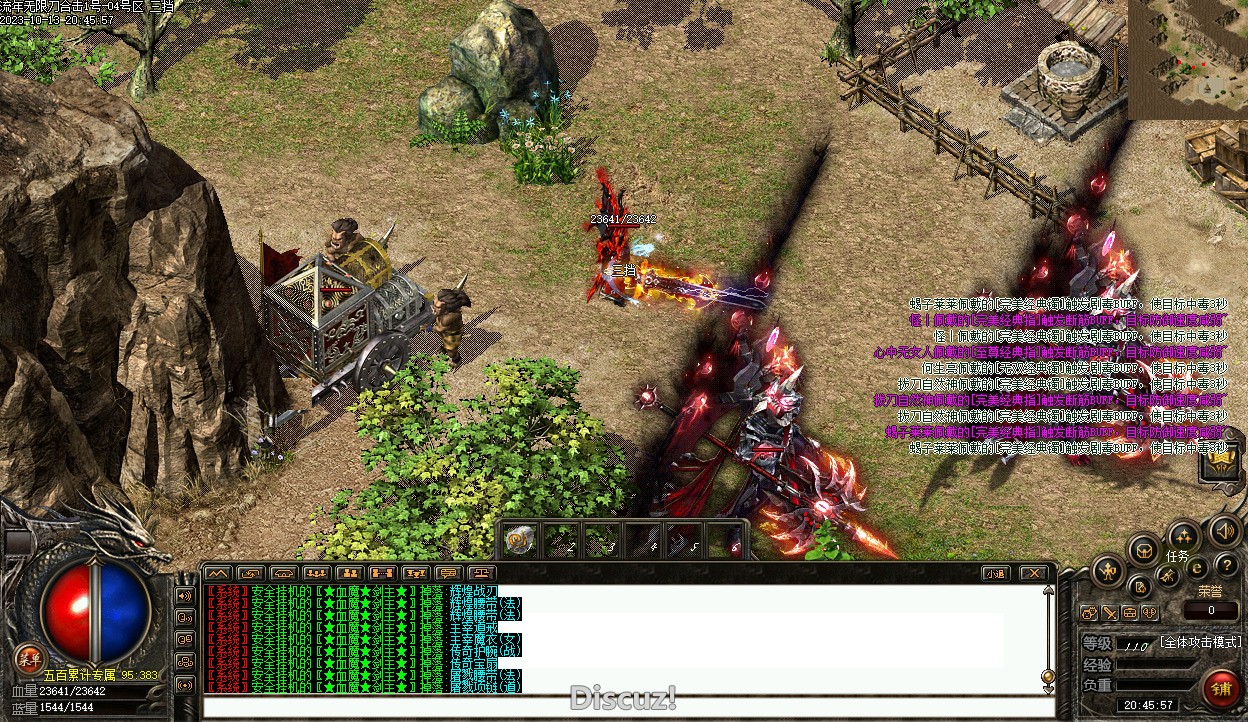
Task: Open the 任务 quest button
Action: 1176,556
